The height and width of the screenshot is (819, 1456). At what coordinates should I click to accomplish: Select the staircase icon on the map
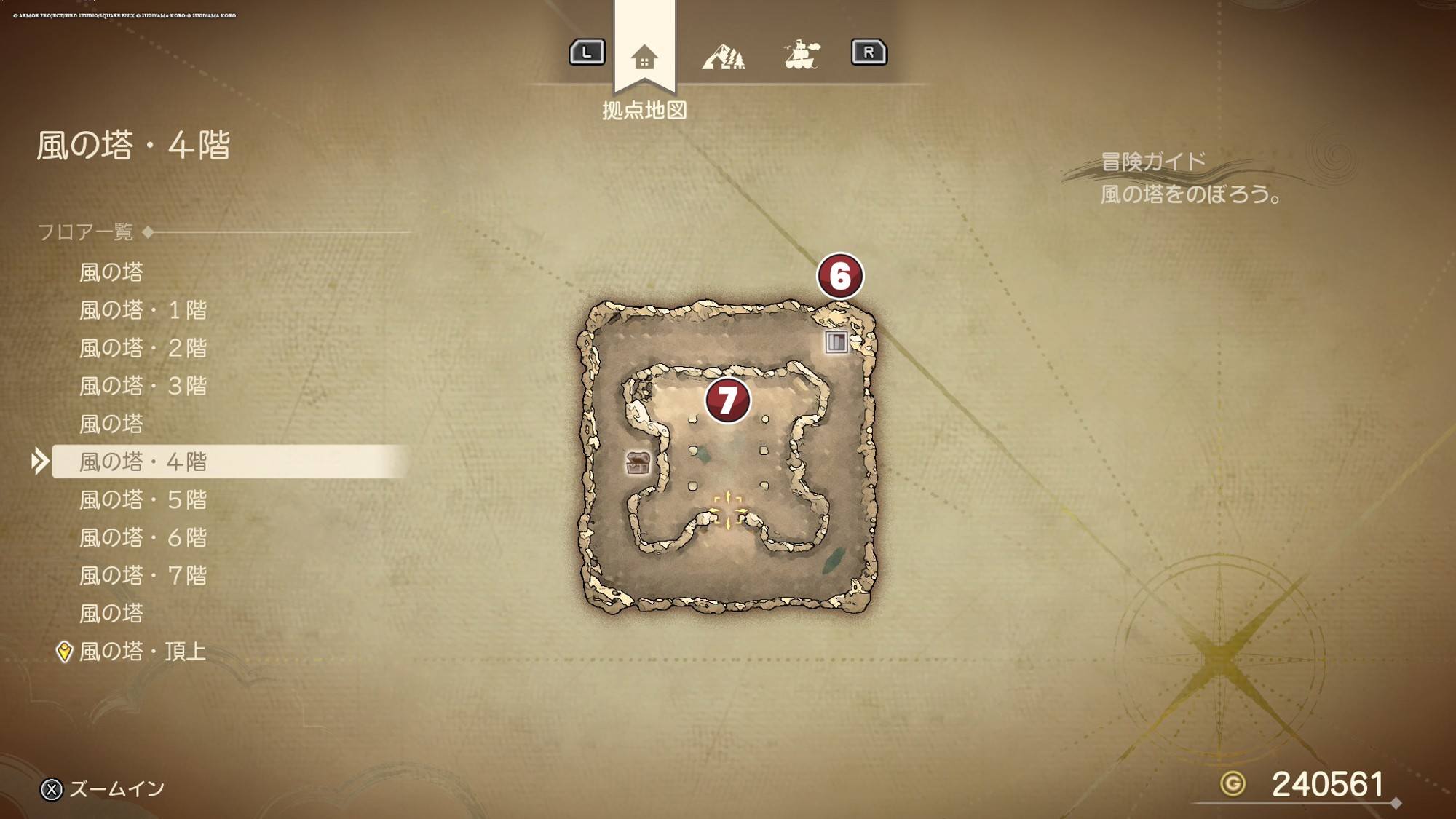coord(836,341)
